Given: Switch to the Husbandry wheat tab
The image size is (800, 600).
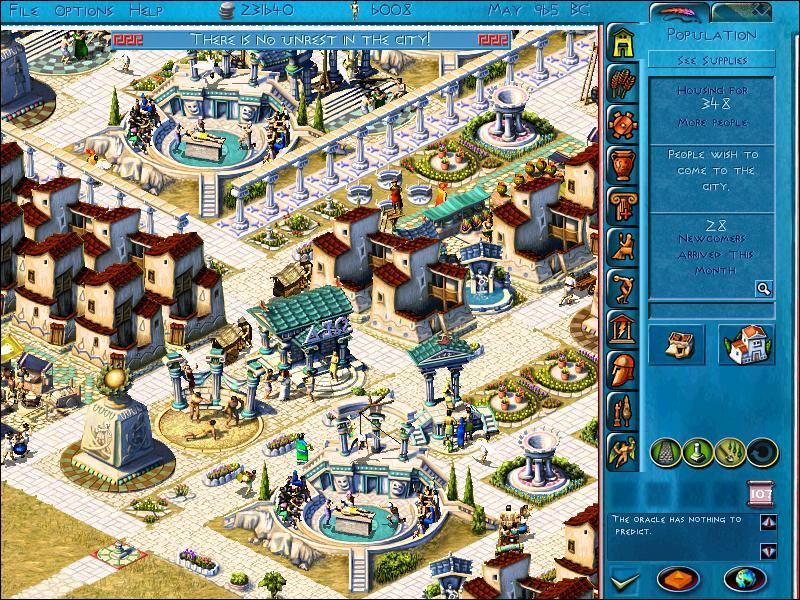Looking at the screenshot, I should coord(623,82).
